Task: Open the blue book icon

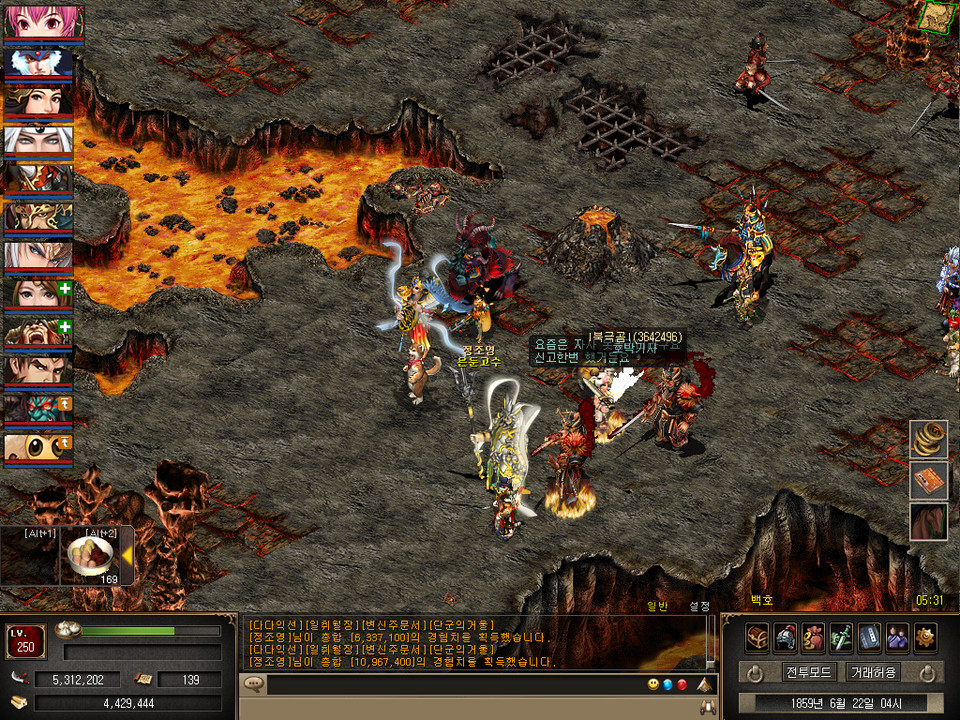Action: coord(869,637)
